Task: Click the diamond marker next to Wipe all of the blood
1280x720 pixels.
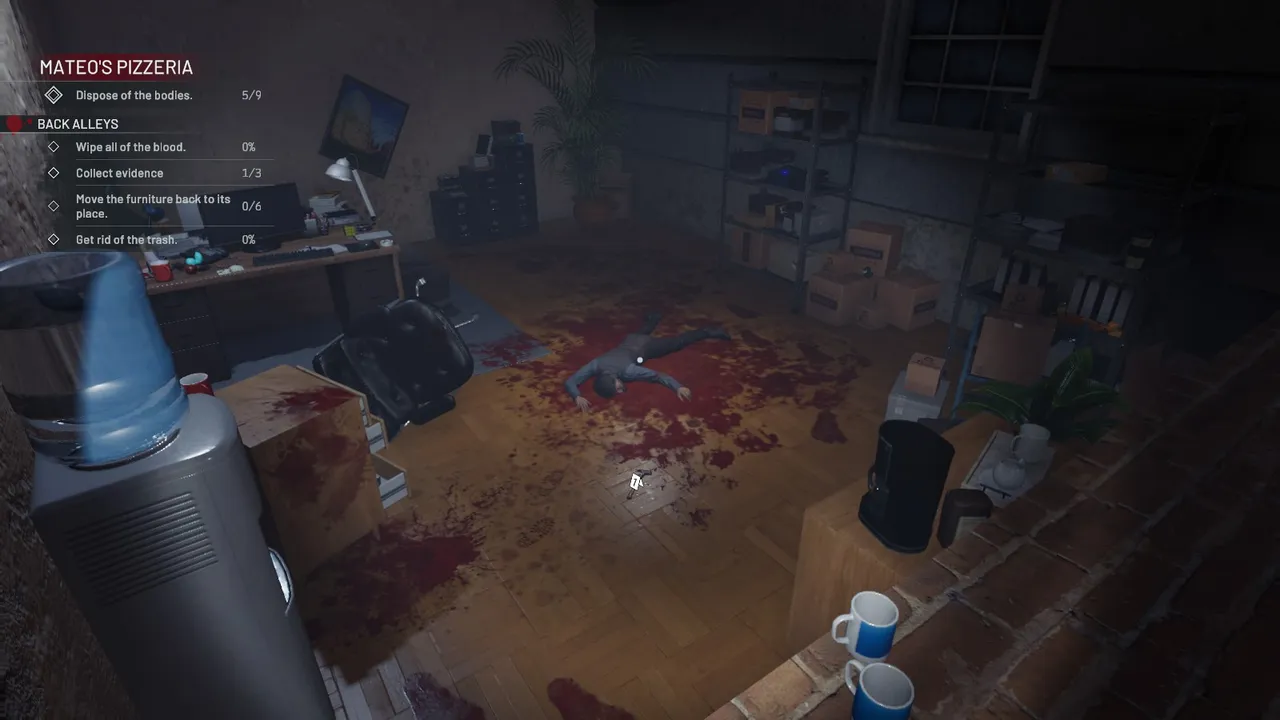Action: click(54, 147)
